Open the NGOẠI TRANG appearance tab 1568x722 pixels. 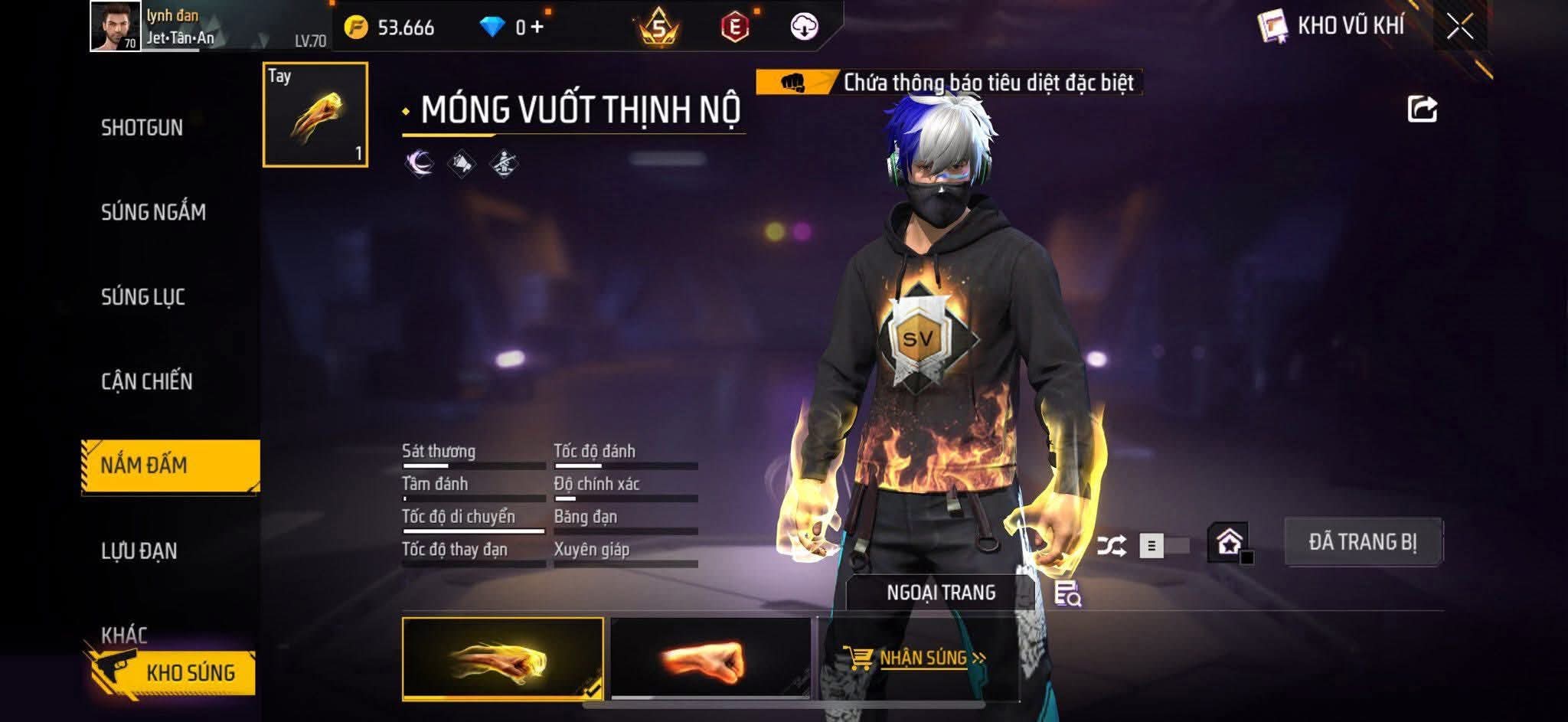(x=940, y=593)
